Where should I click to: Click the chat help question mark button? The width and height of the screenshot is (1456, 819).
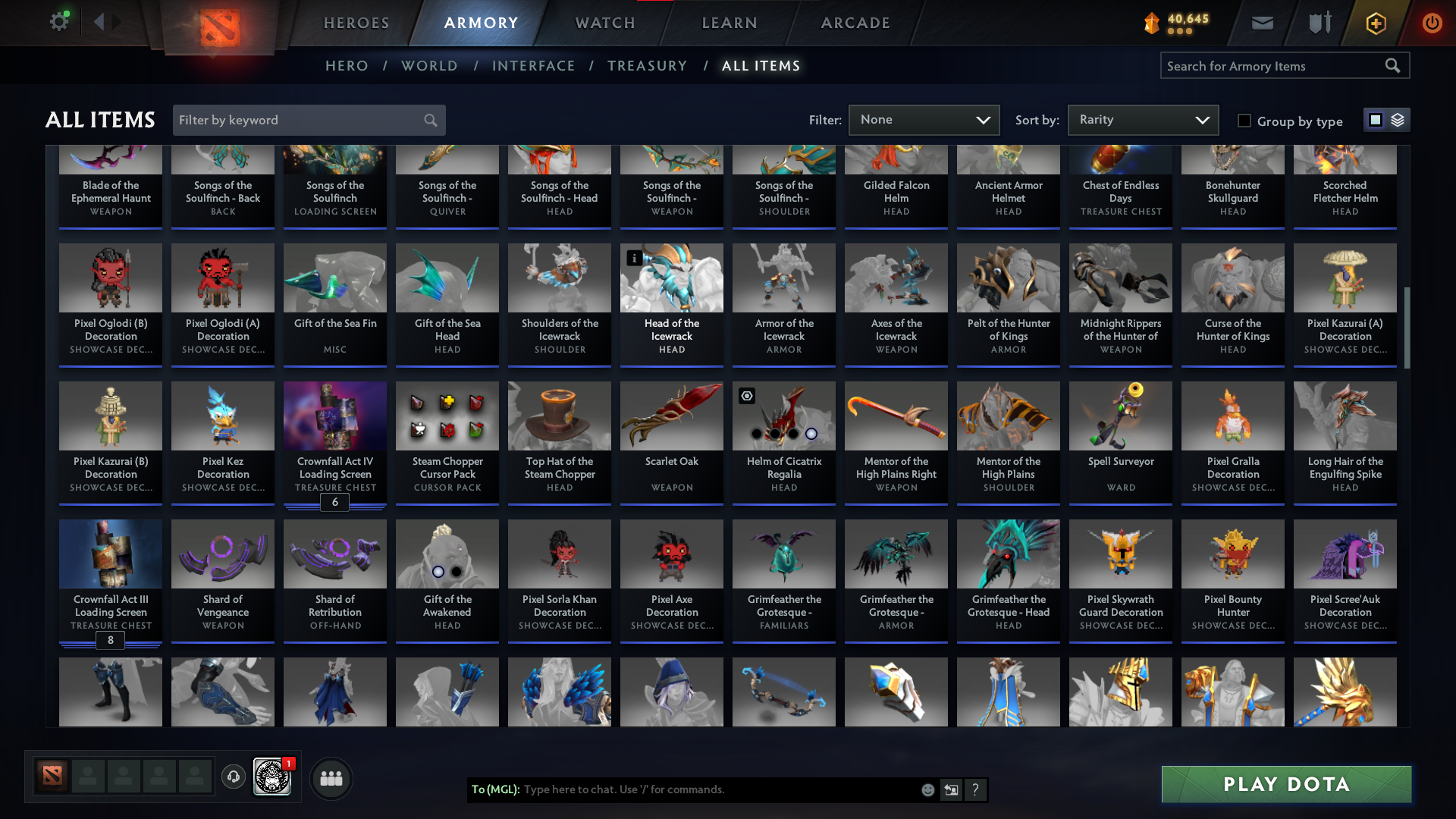click(x=976, y=789)
